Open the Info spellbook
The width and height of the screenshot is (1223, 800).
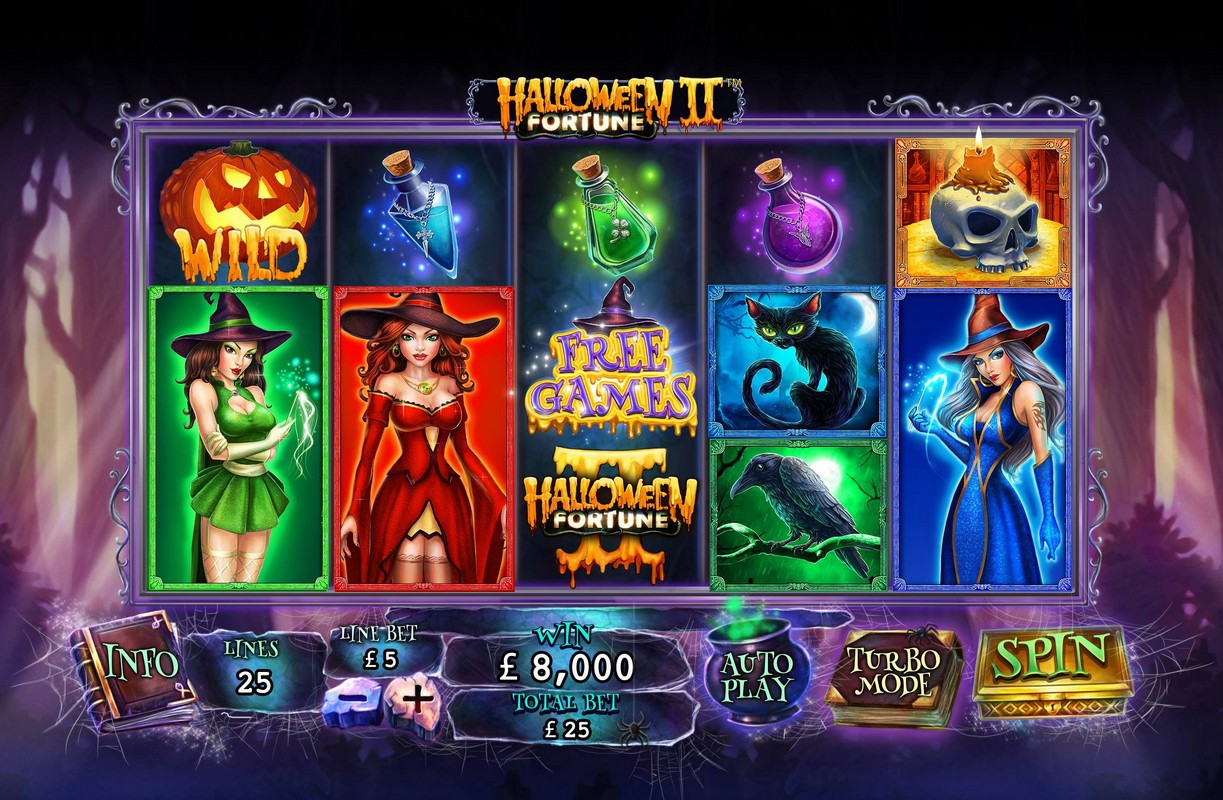tap(136, 663)
